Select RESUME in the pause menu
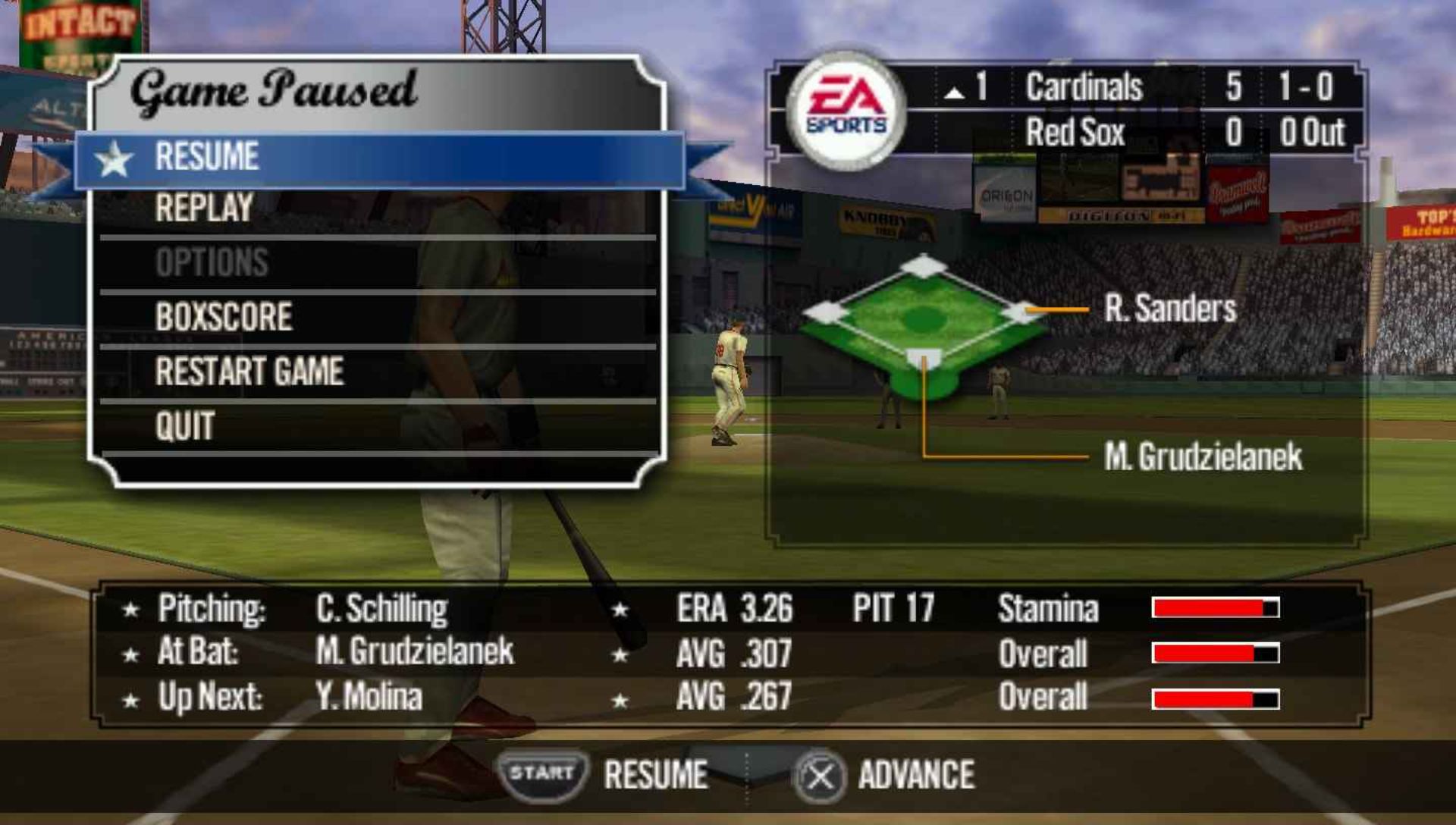Screen dimensions: 1456x825 coord(208,158)
